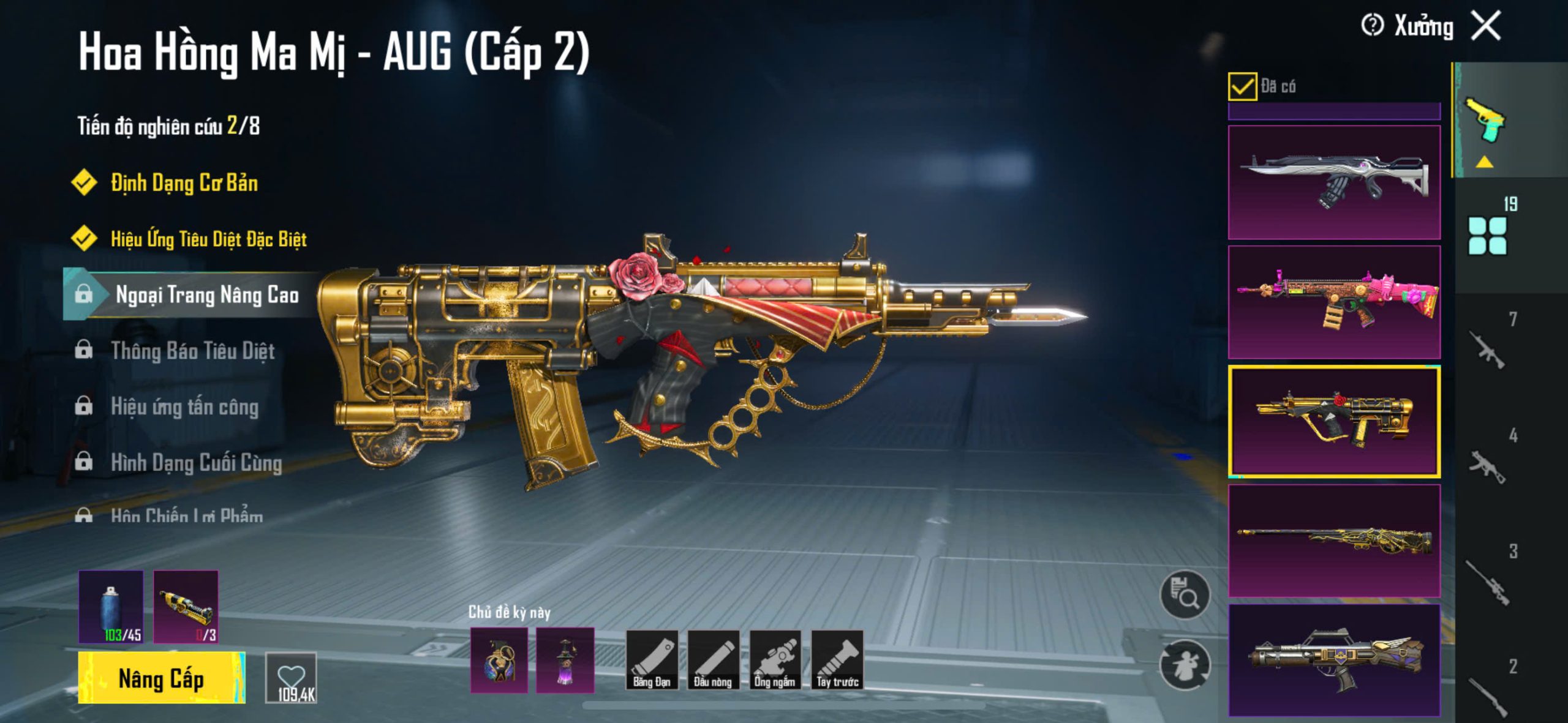
Task: Select the pink rifle skin thumbnail
Action: click(x=1334, y=302)
